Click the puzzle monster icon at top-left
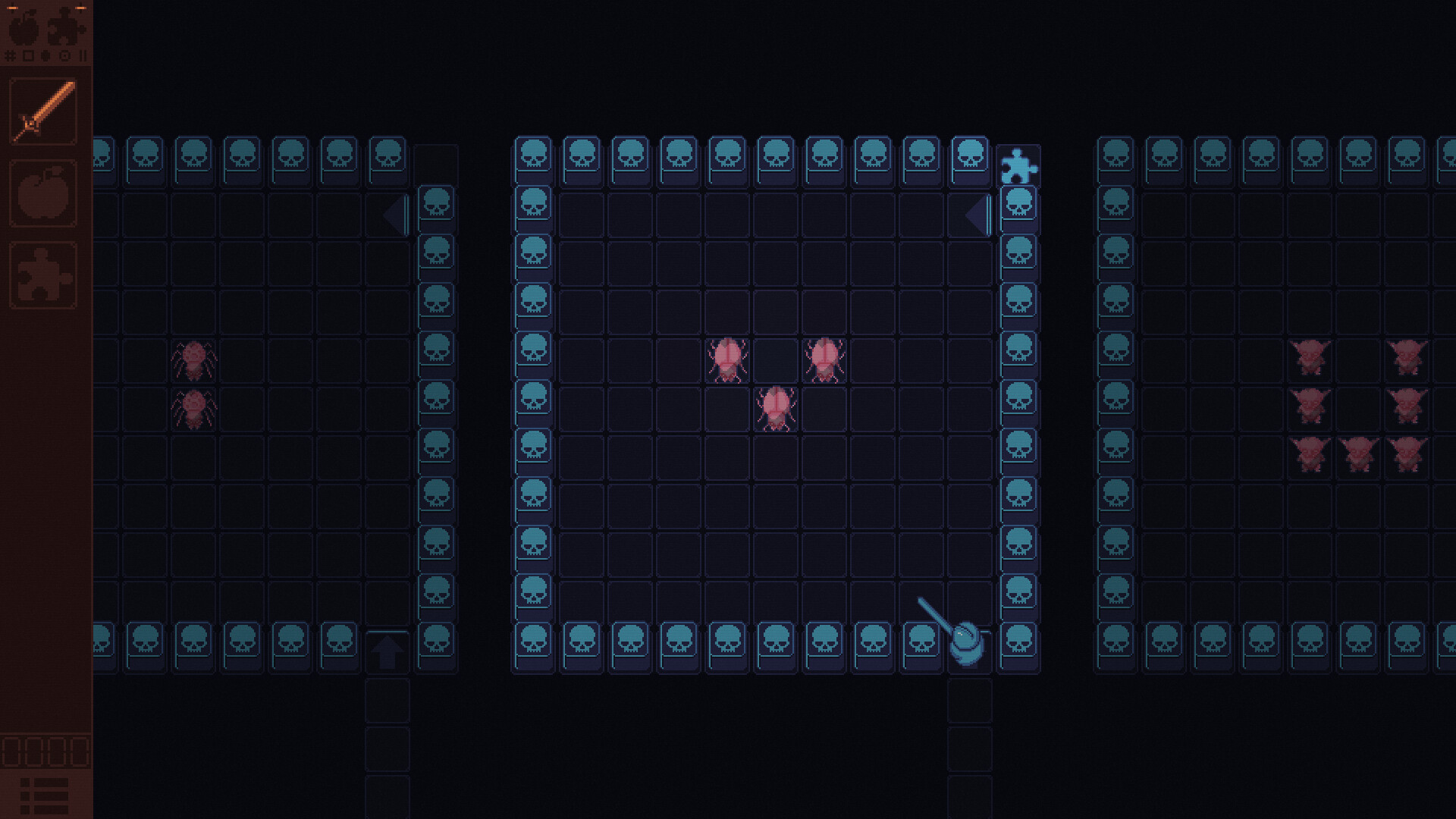 point(62,30)
